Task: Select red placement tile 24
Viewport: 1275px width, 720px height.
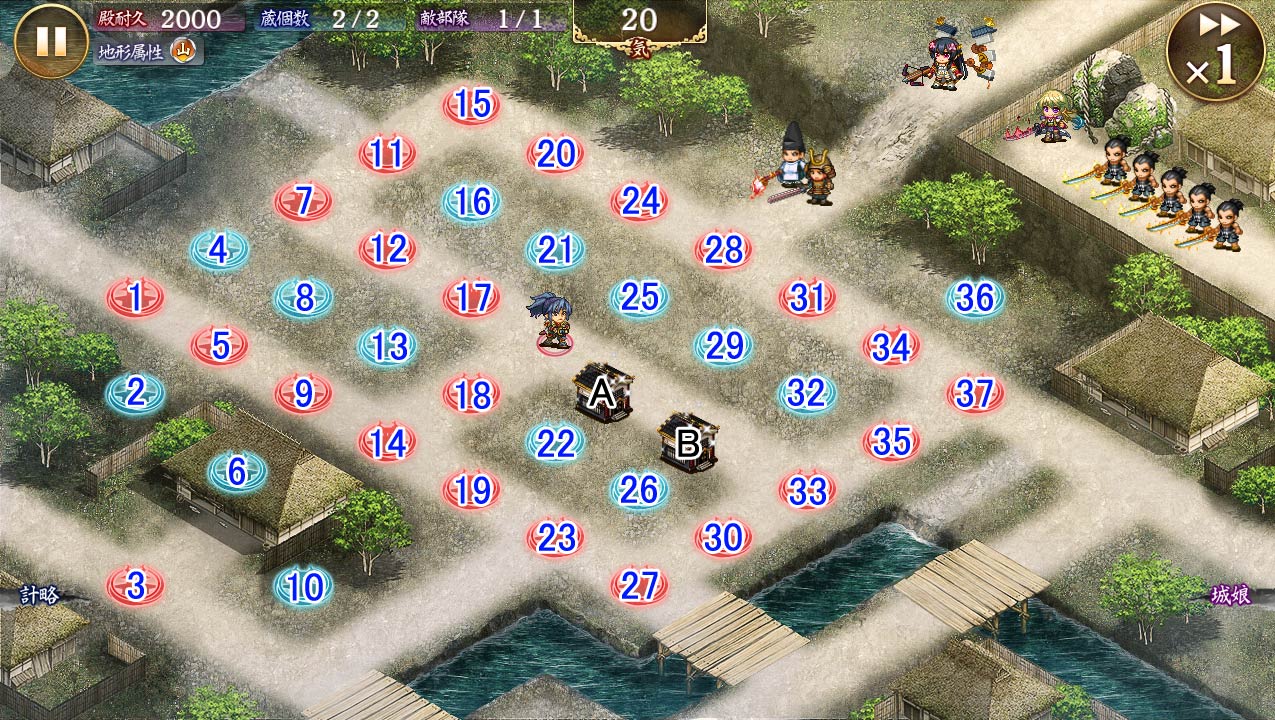Action: (639, 202)
